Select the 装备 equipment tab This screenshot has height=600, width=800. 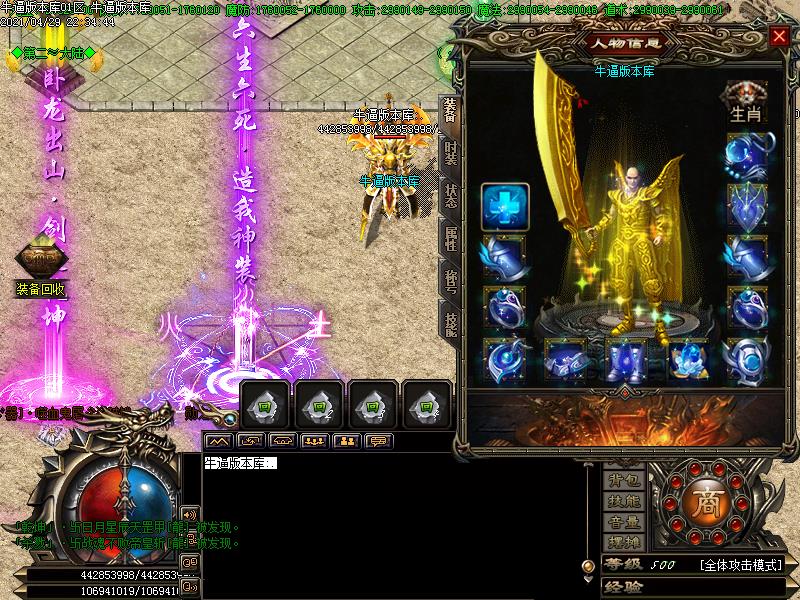[449, 114]
